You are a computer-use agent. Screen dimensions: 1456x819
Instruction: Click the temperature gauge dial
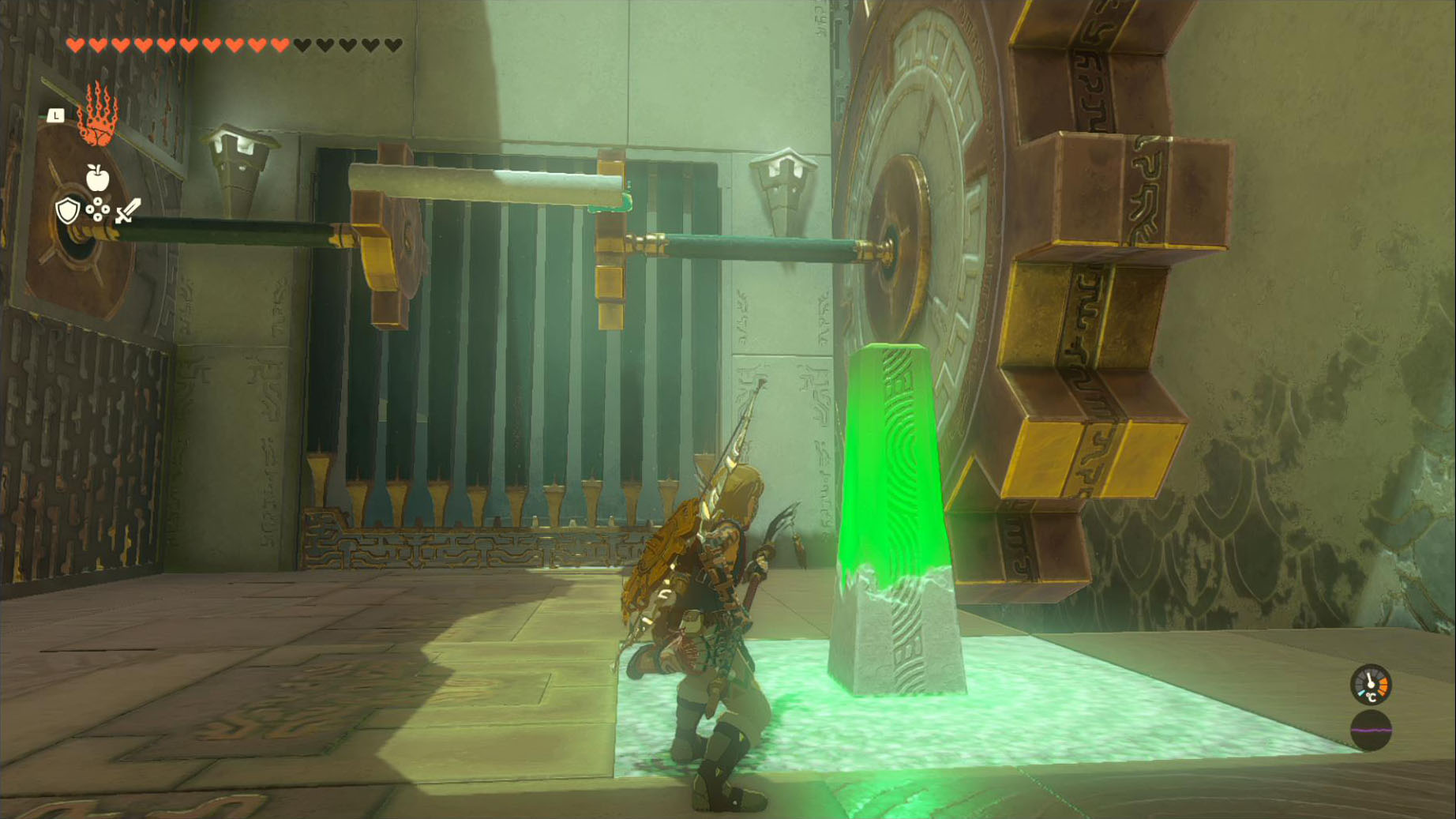point(1370,684)
